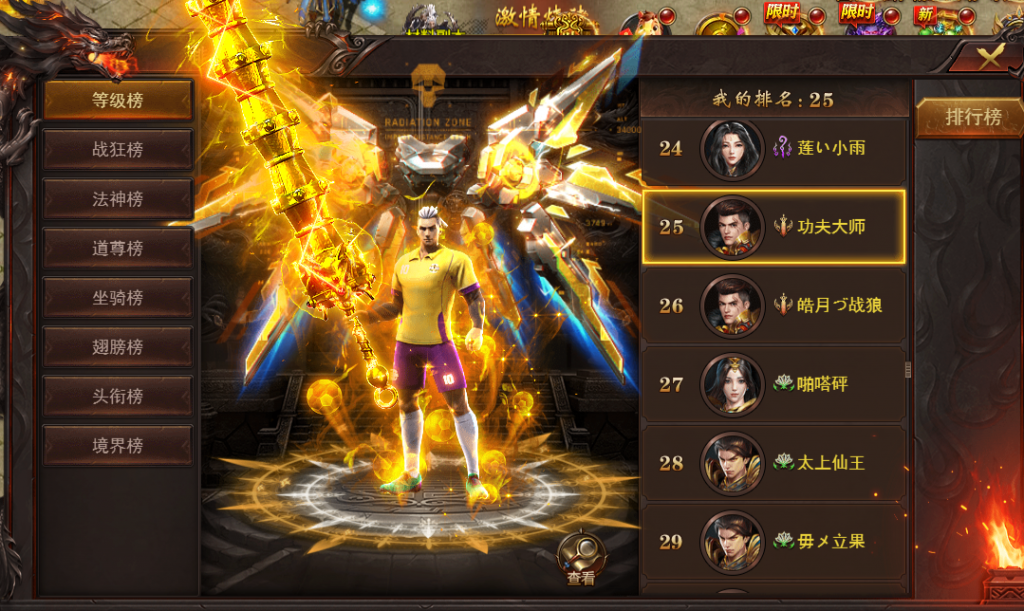1024x611 pixels.
Task: Select rank 24 player 莲い小雨
Action: (x=773, y=149)
